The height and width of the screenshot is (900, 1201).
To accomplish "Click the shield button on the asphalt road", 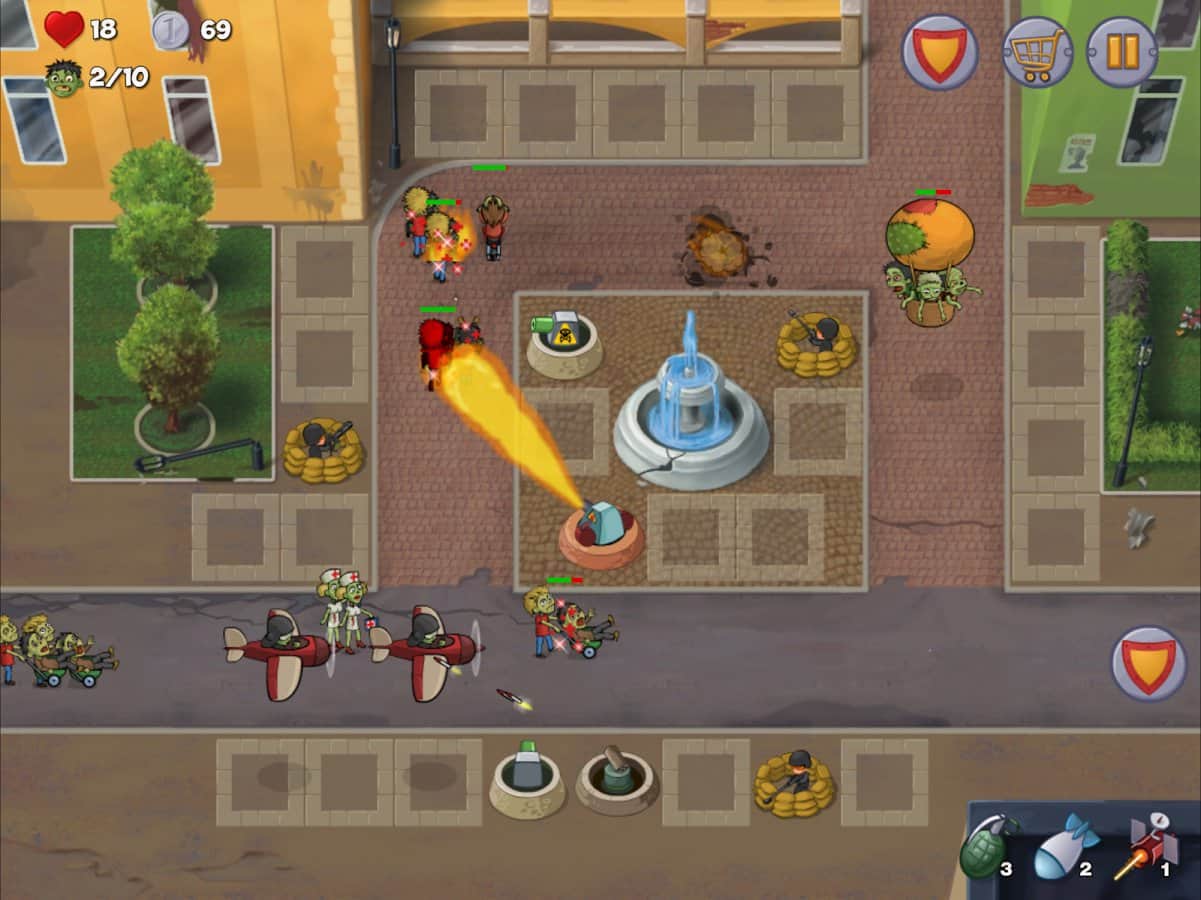I will (1149, 664).
